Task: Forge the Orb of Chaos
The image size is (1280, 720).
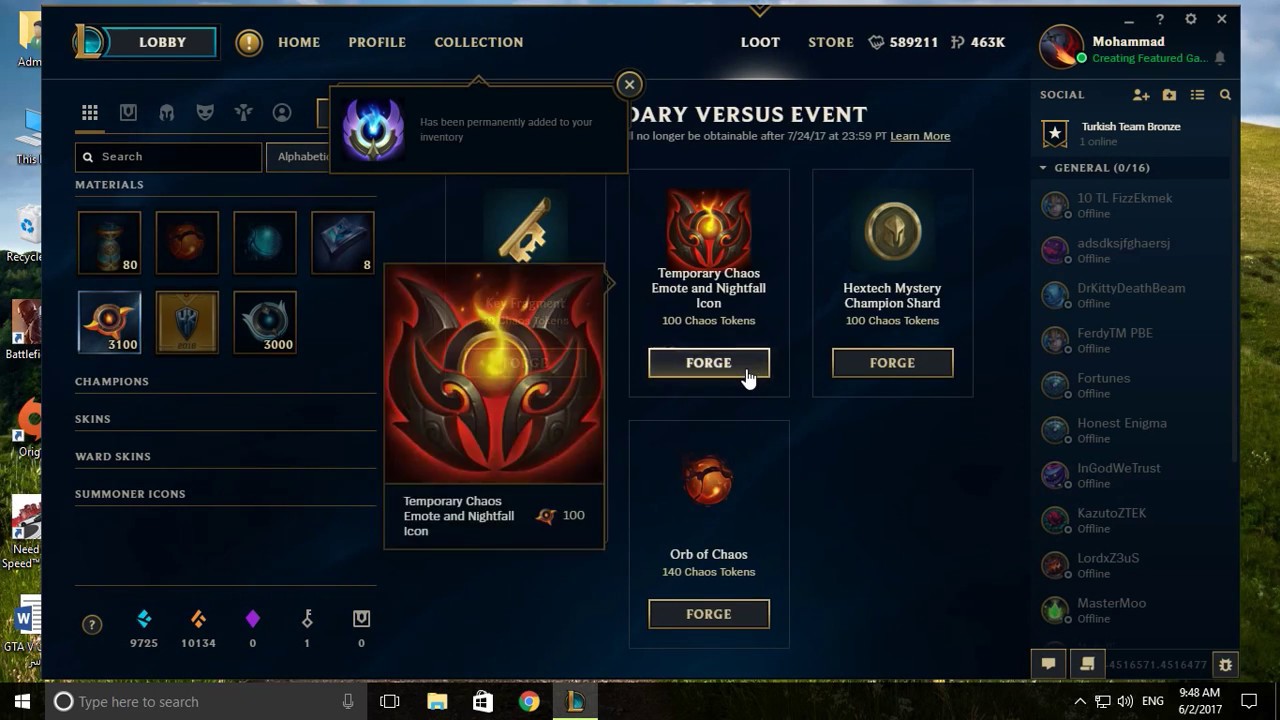Action: (709, 614)
